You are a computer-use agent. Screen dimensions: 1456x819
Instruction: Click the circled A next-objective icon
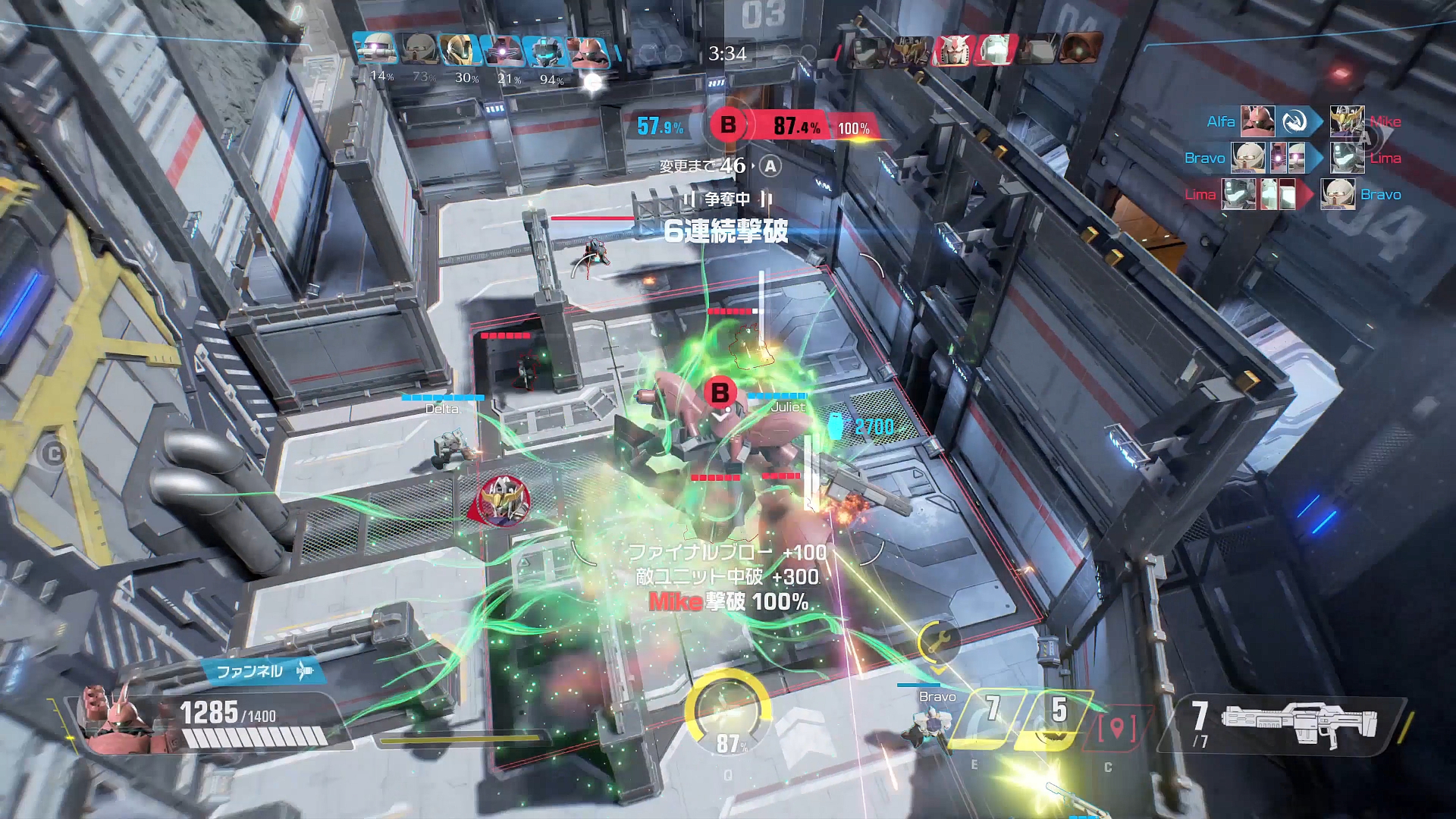(x=770, y=166)
